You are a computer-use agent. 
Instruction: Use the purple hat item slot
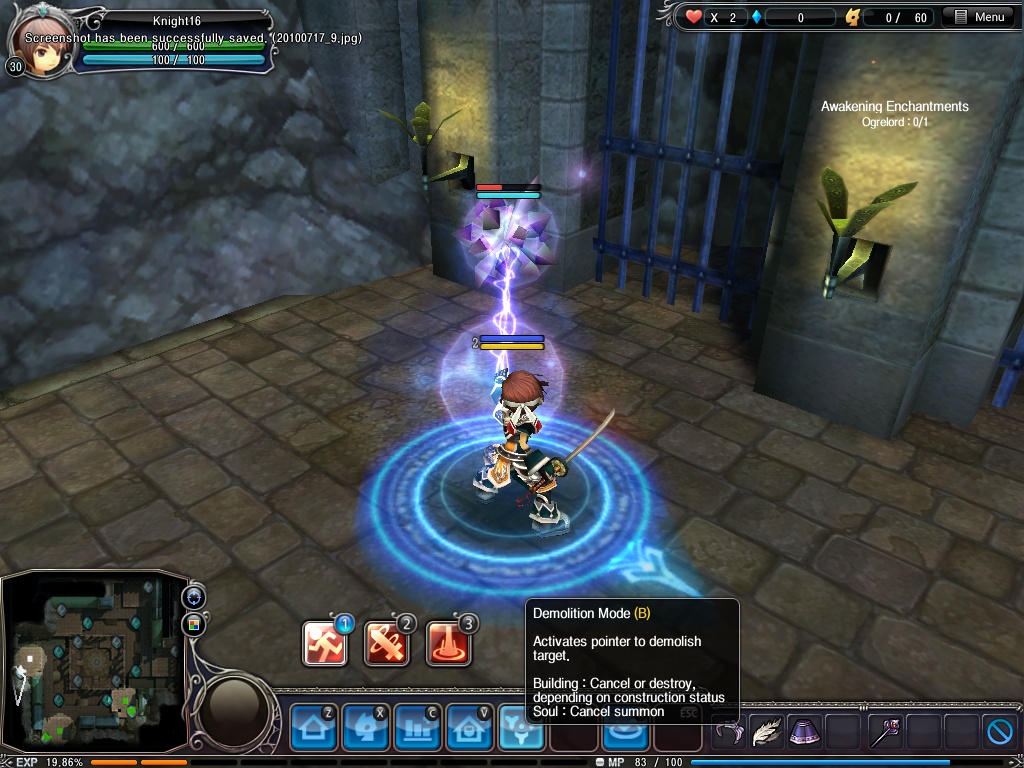point(805,732)
